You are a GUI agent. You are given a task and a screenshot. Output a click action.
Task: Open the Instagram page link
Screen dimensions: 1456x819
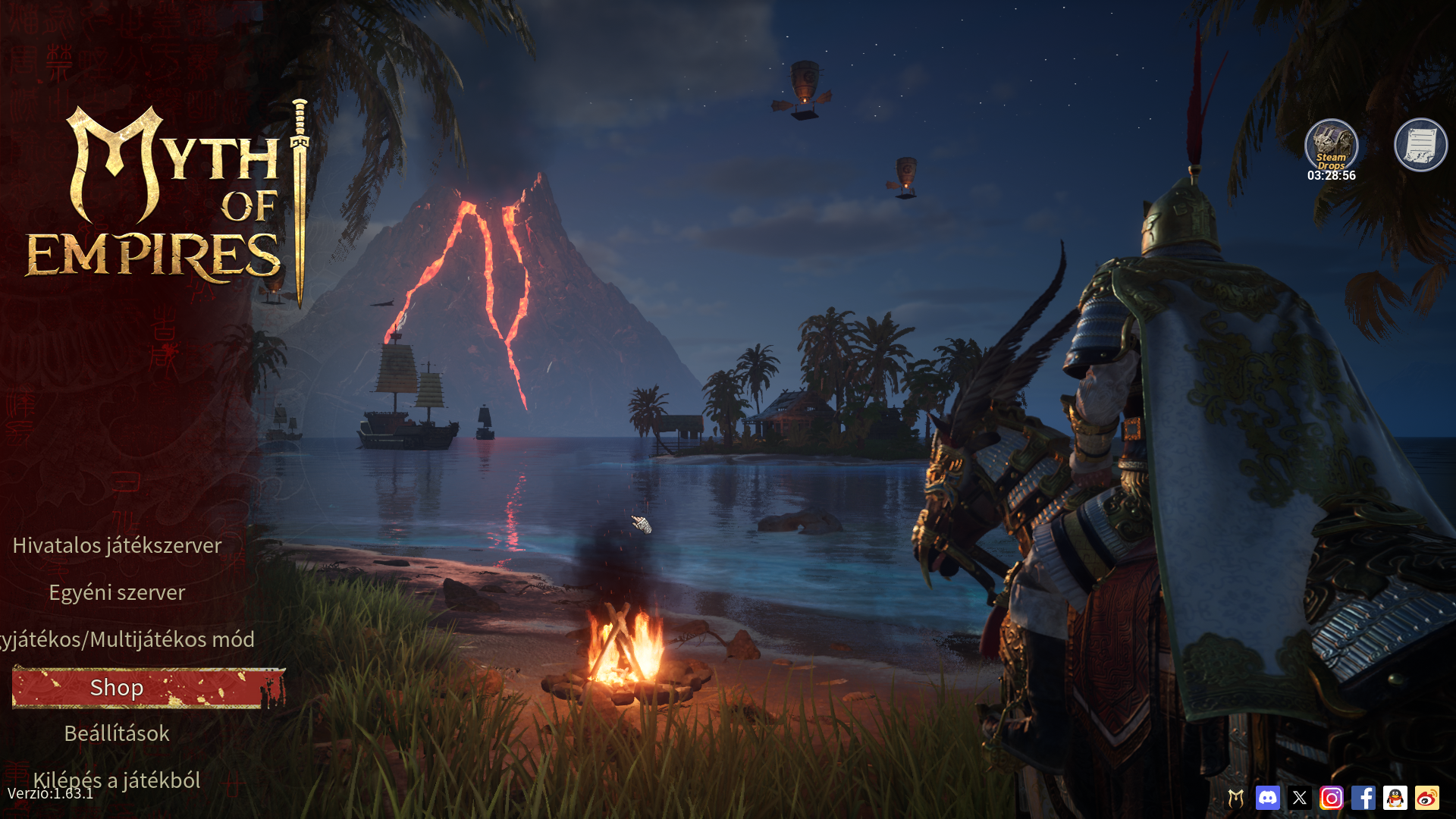(1332, 798)
